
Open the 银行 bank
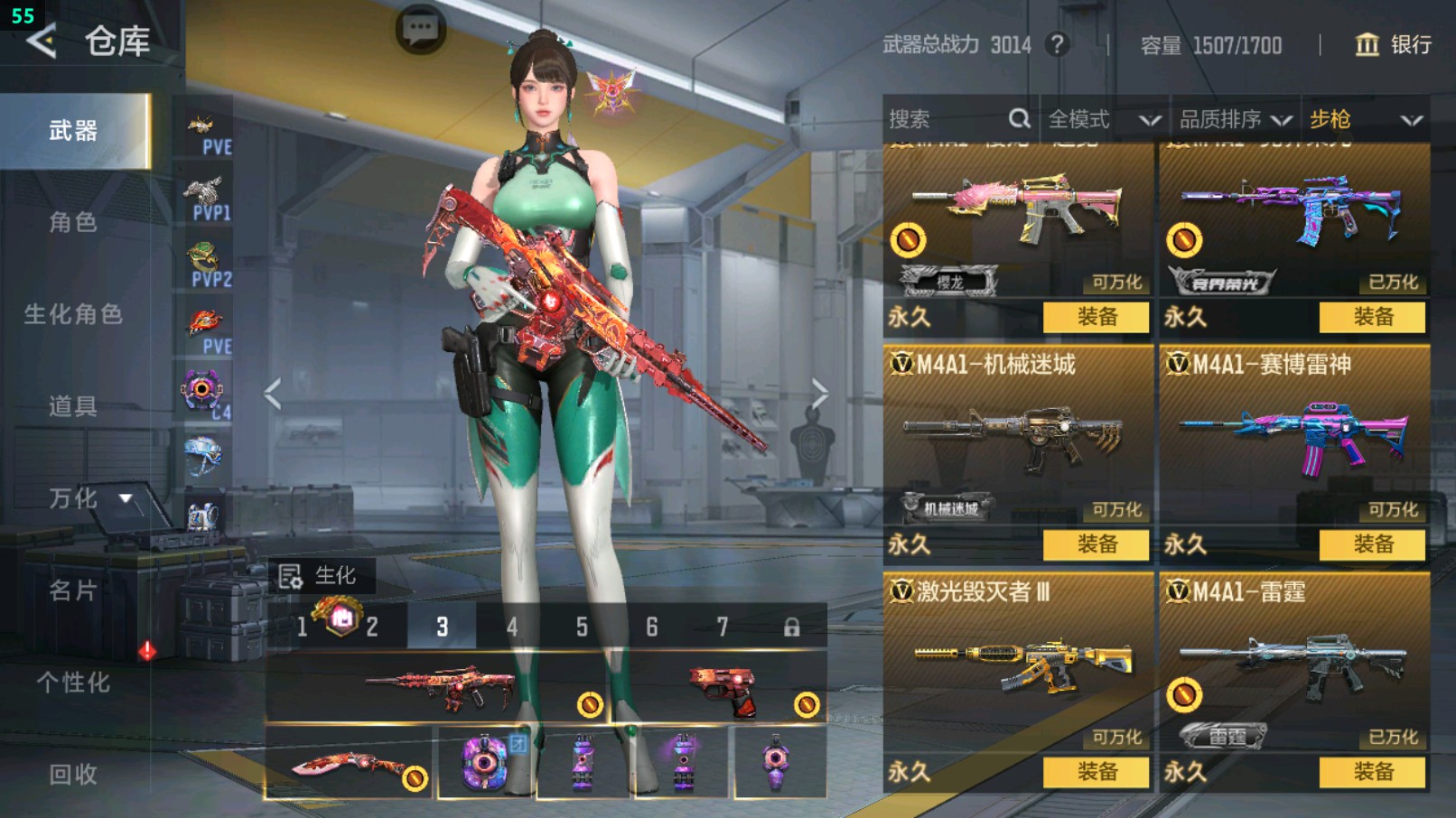[x=1394, y=45]
